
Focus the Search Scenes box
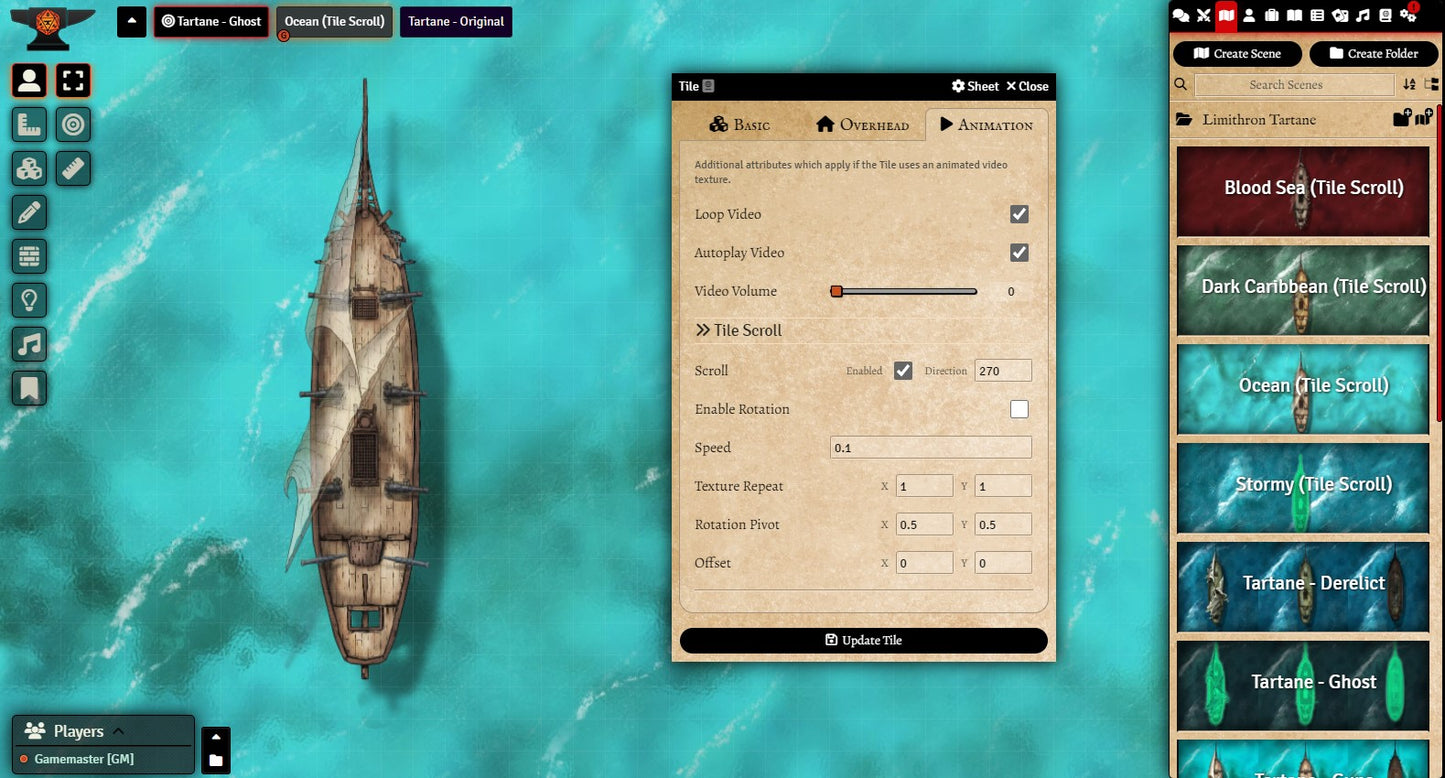click(x=1293, y=85)
